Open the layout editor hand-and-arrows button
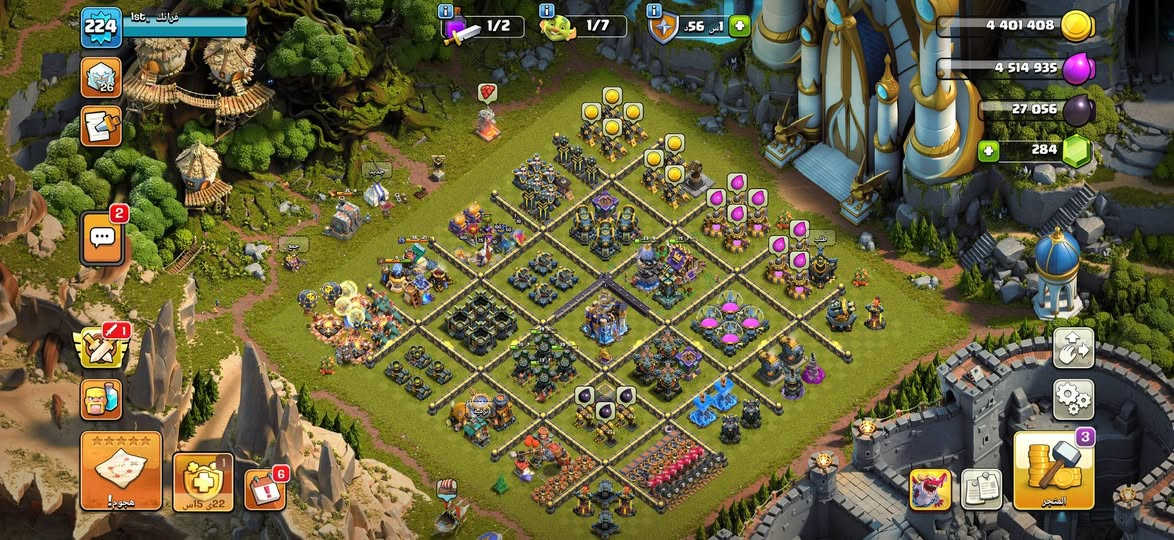Screen dimensions: 1174x540 pos(1073,348)
